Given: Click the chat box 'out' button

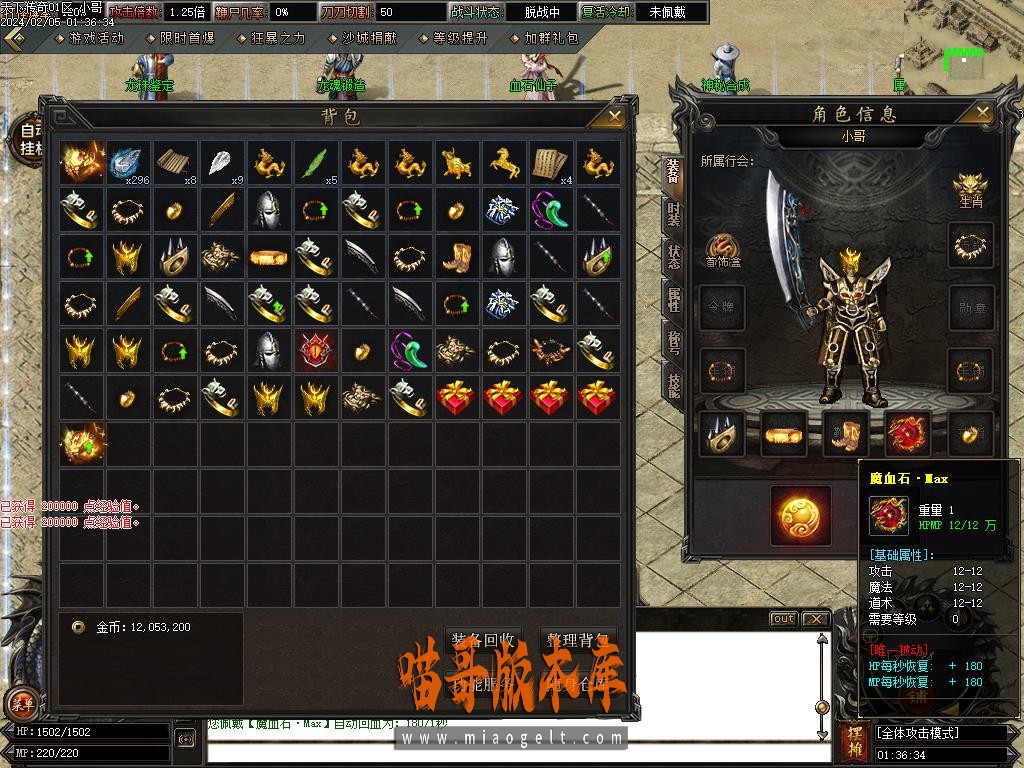Looking at the screenshot, I should pyautogui.click(x=783, y=619).
